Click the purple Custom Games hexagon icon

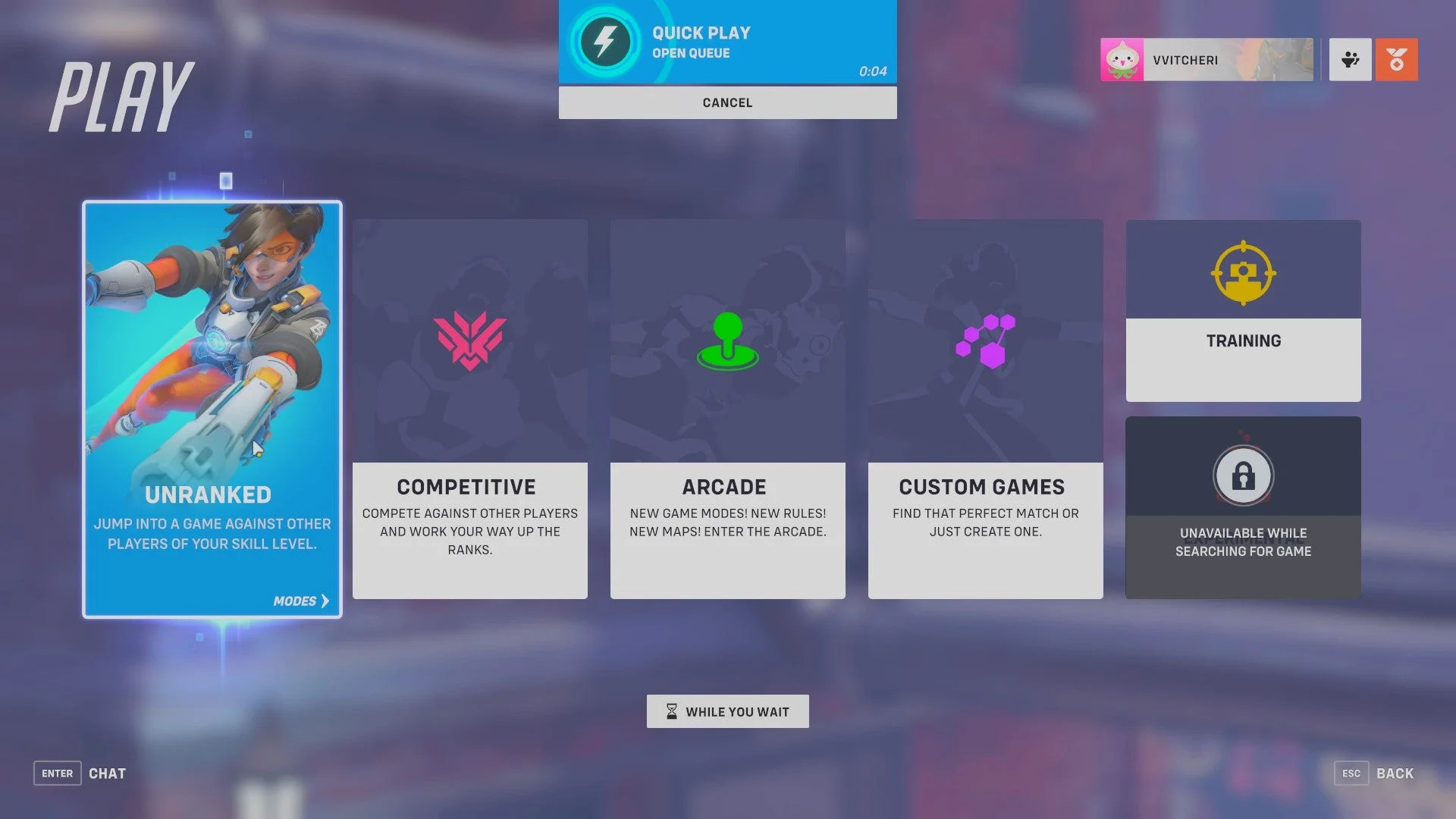click(x=984, y=341)
